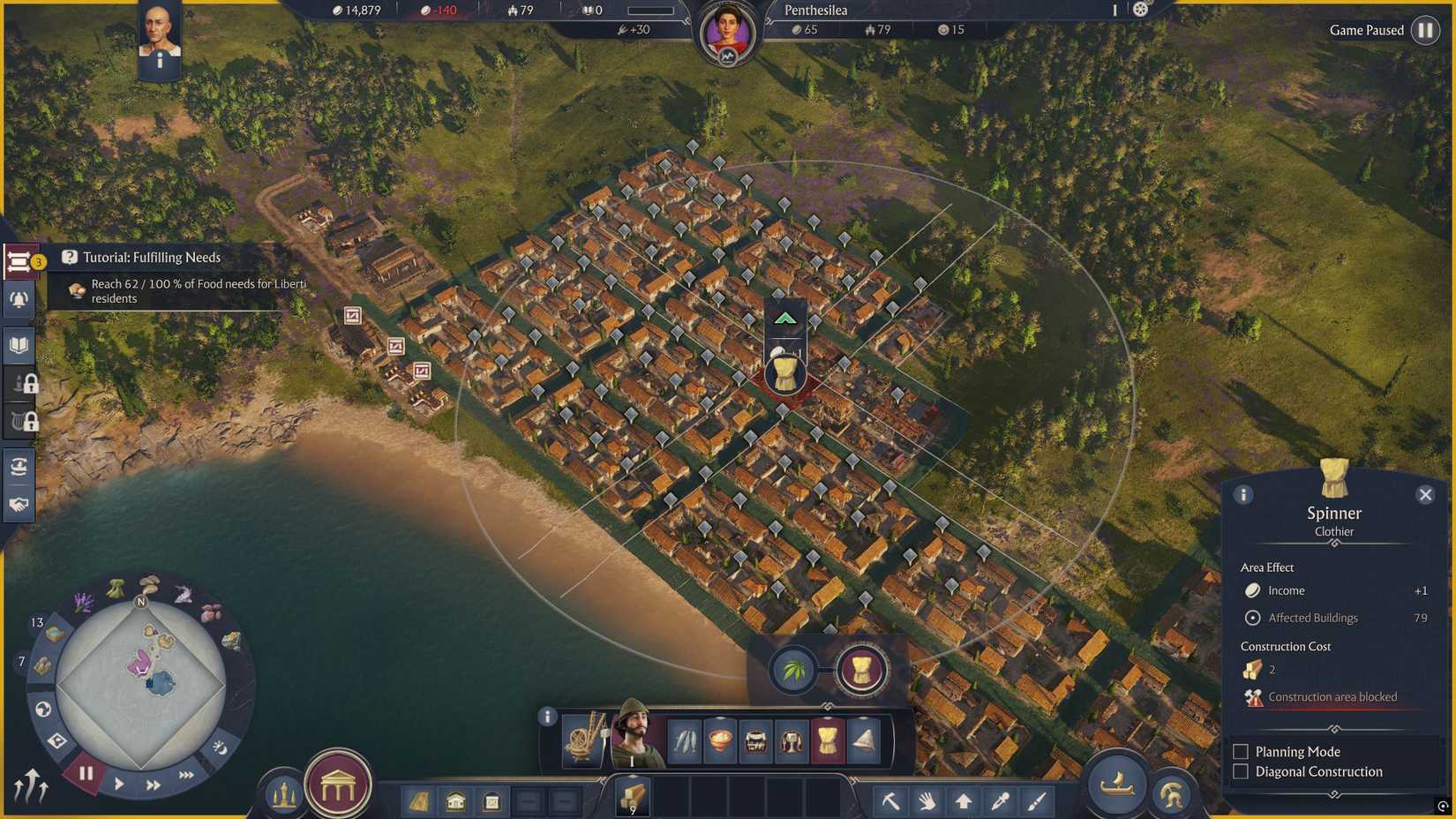Enable Planning Mode in the Spinner panel
This screenshot has width=1456, height=819.
pos(1241,751)
